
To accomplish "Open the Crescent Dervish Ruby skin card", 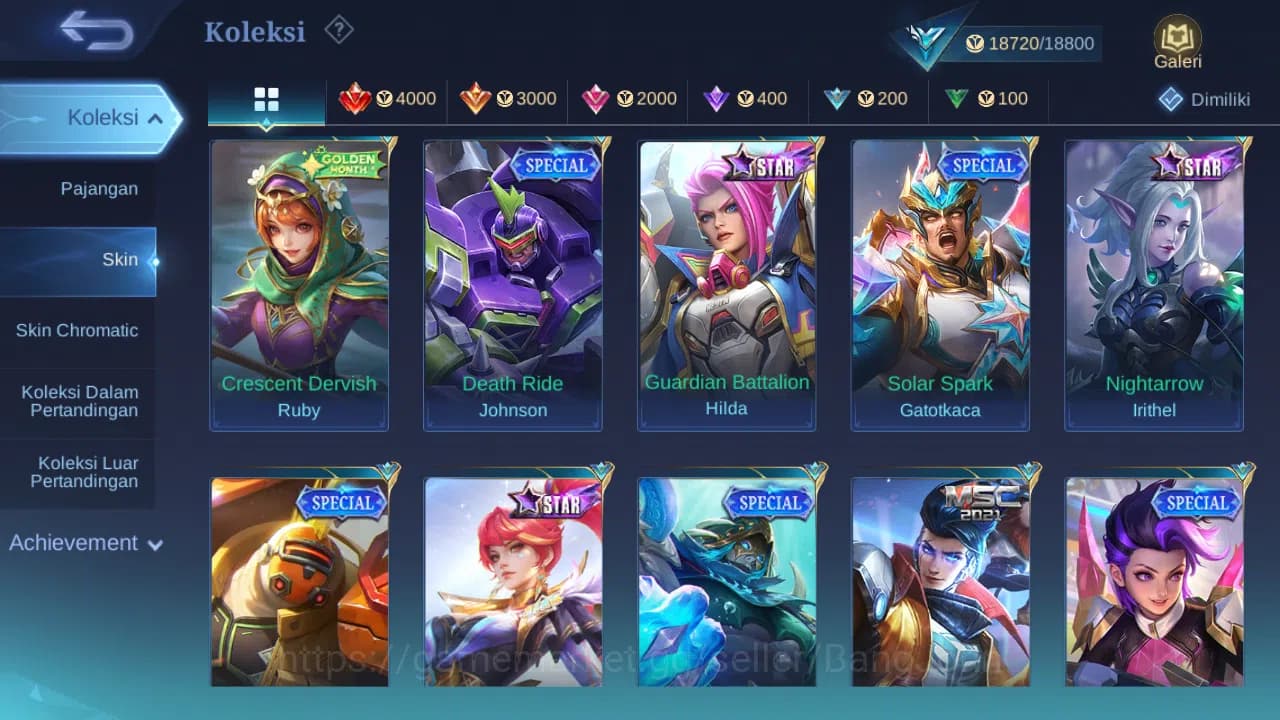I will coord(298,283).
